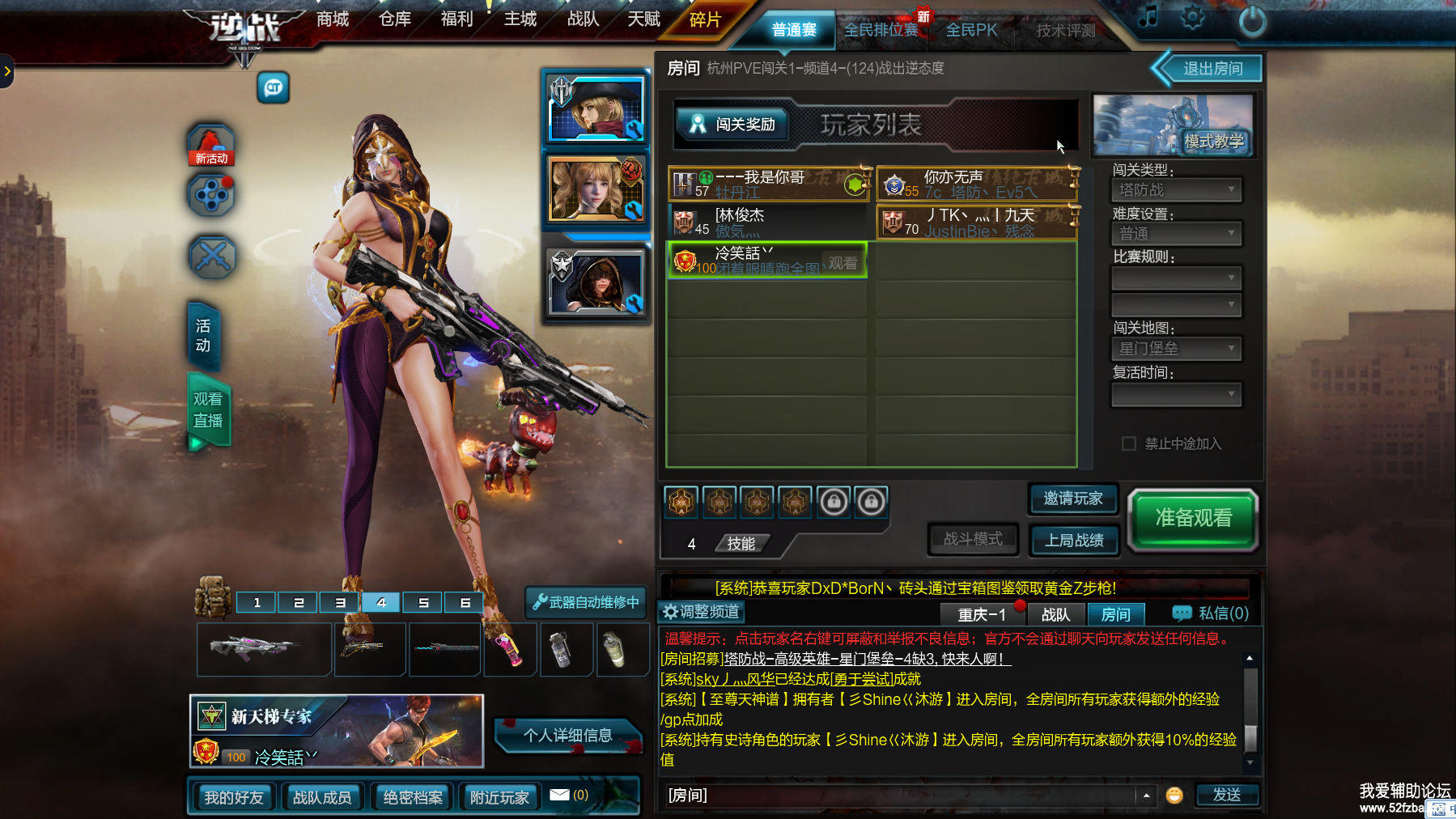This screenshot has height=819, width=1456.
Task: Switch to the 全民PK tab
Action: point(971,30)
